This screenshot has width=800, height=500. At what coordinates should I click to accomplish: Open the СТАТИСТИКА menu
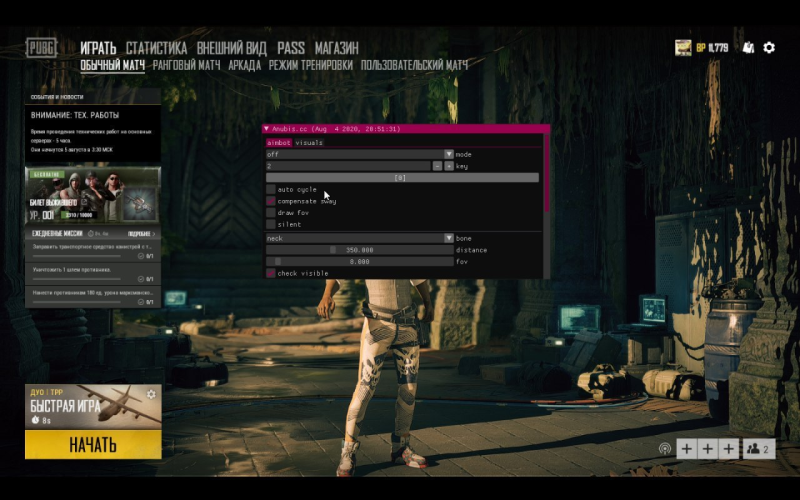[x=156, y=48]
